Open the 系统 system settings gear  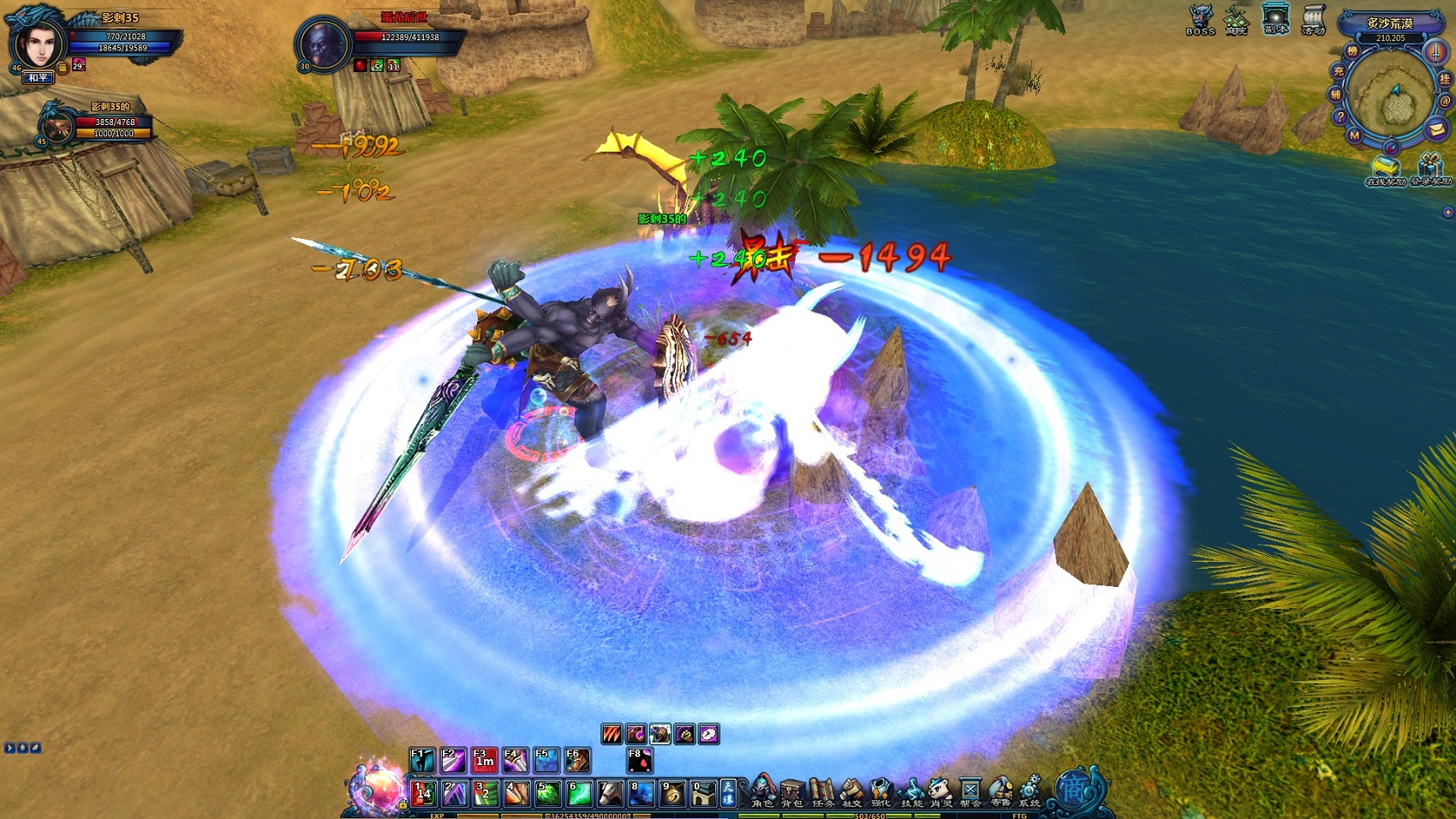coord(1030,791)
